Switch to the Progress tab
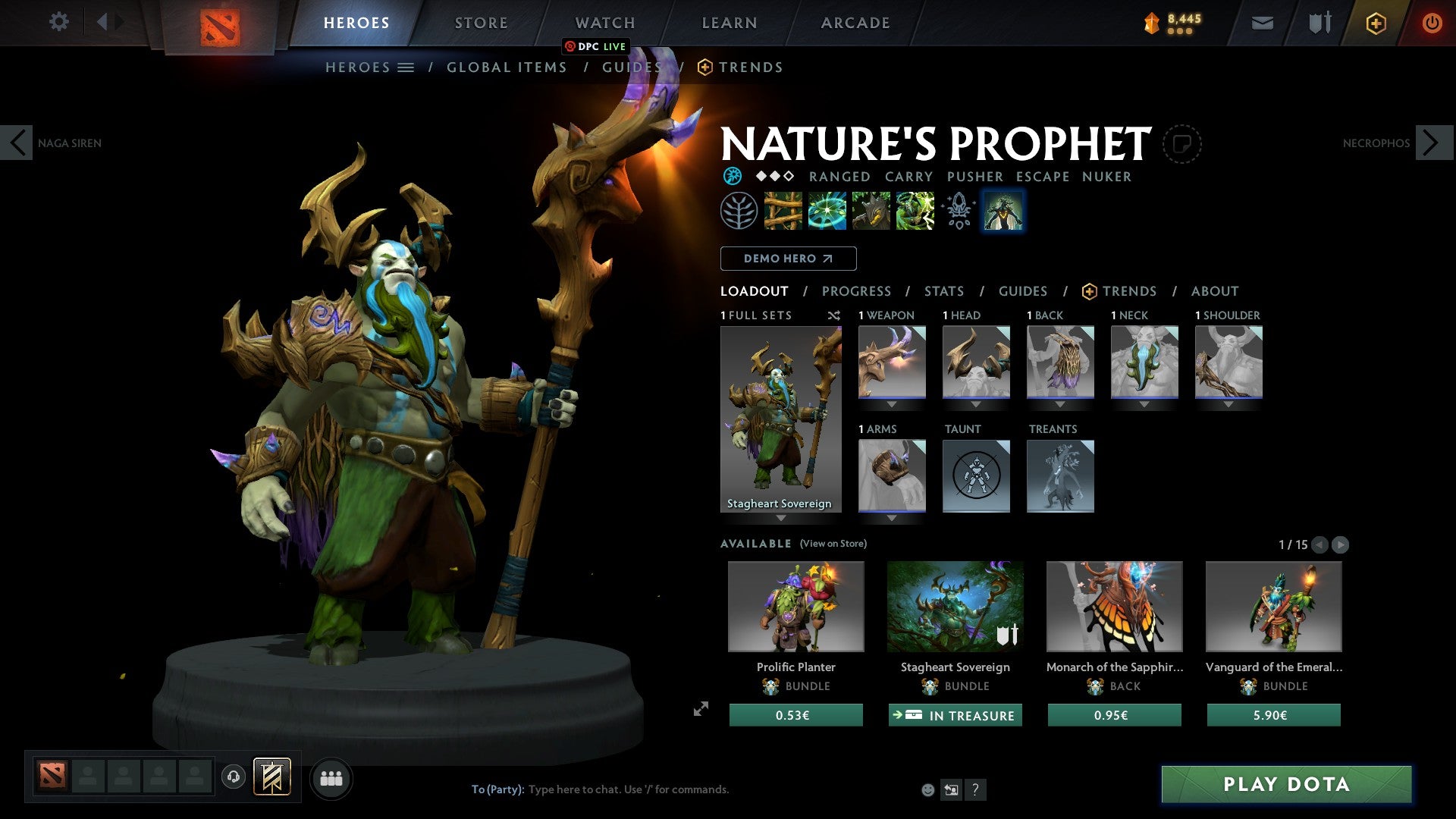 pyautogui.click(x=857, y=291)
